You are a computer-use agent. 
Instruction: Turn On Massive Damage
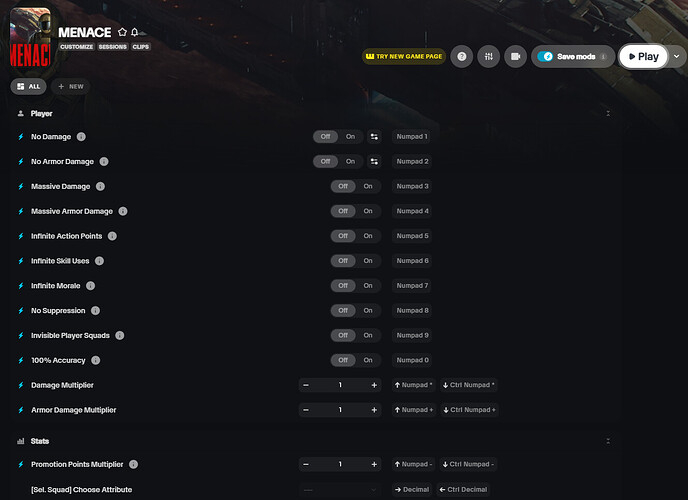click(x=368, y=186)
